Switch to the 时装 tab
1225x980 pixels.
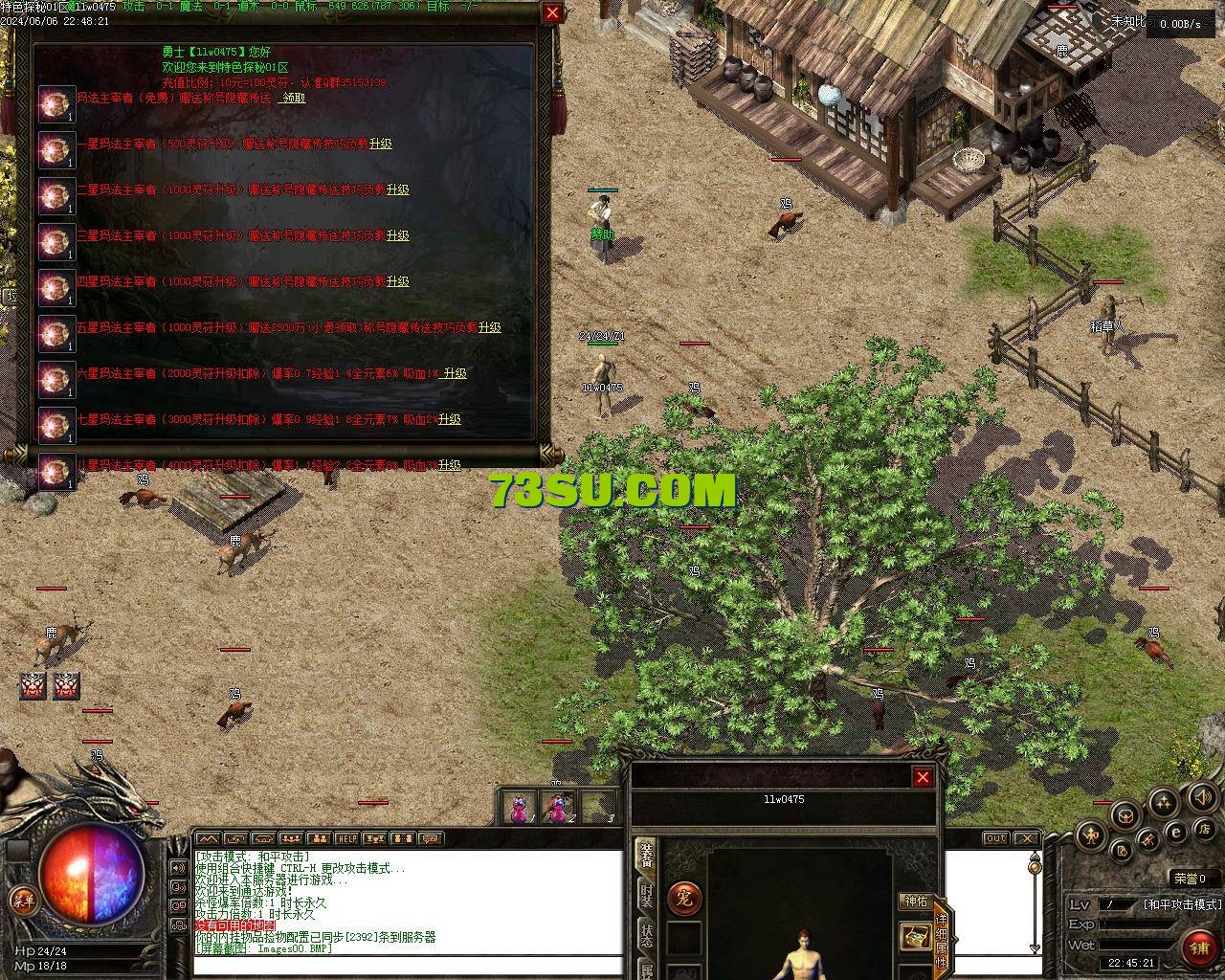[x=647, y=897]
